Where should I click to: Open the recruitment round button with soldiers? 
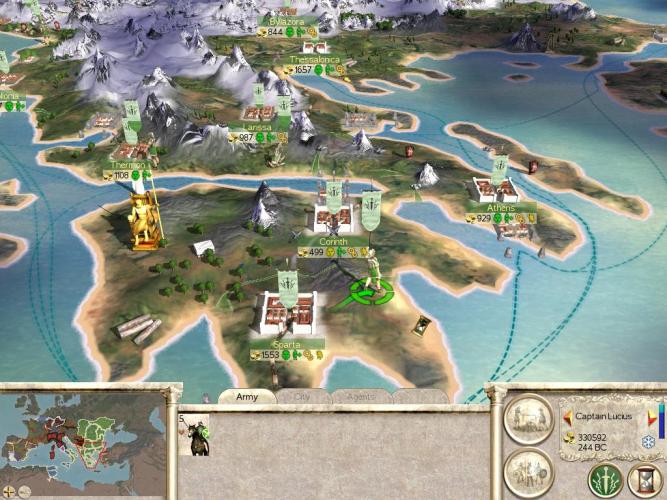pyautogui.click(x=528, y=471)
